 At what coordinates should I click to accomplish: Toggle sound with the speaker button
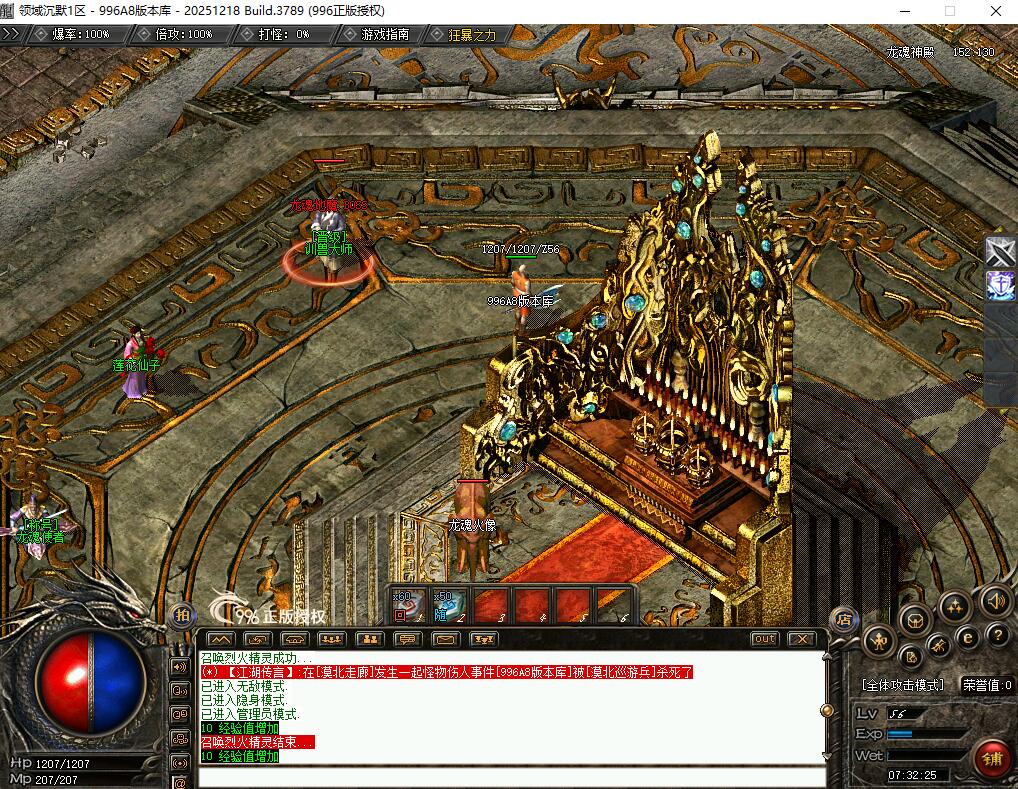tap(994, 600)
